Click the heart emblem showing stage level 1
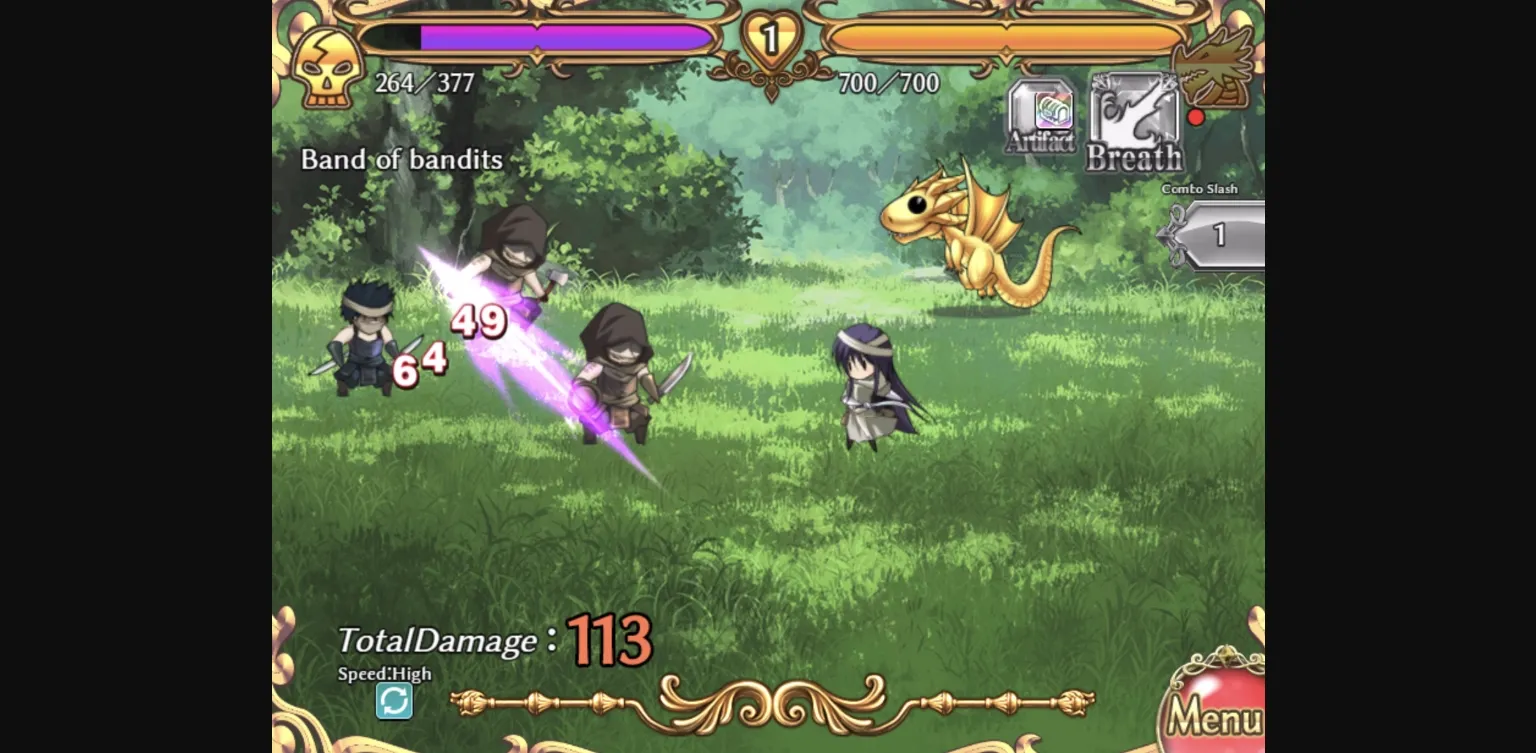 point(769,36)
